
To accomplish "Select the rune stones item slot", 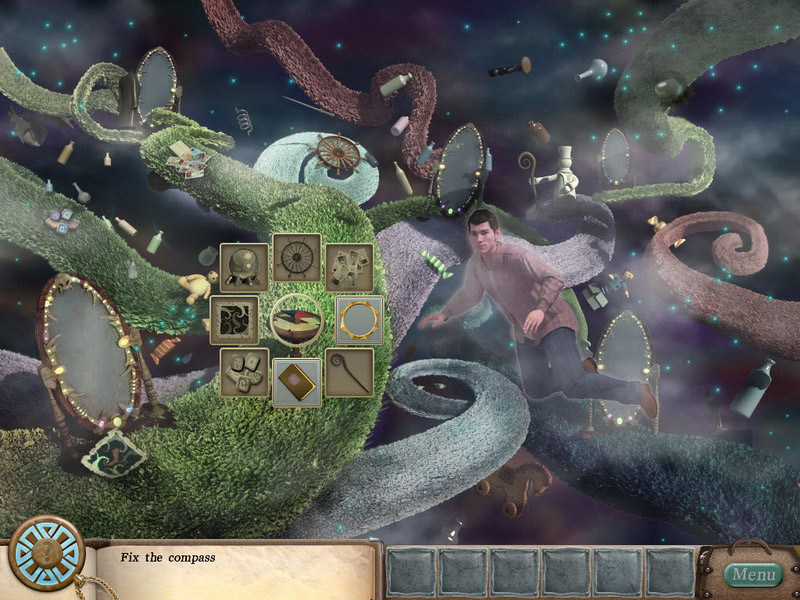I will [x=244, y=372].
